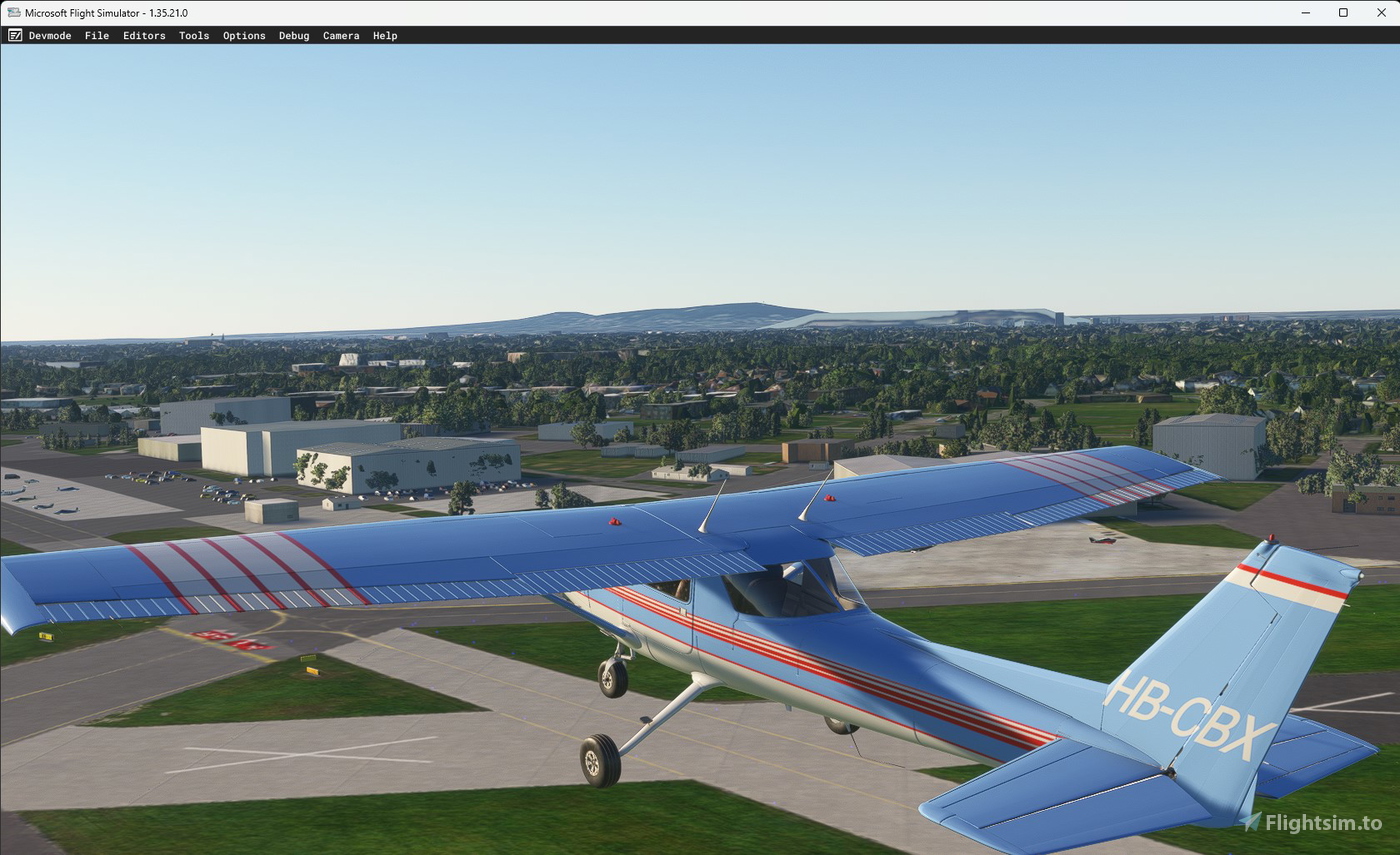Open the File menu
Screen dimensions: 1400x855
click(x=96, y=35)
